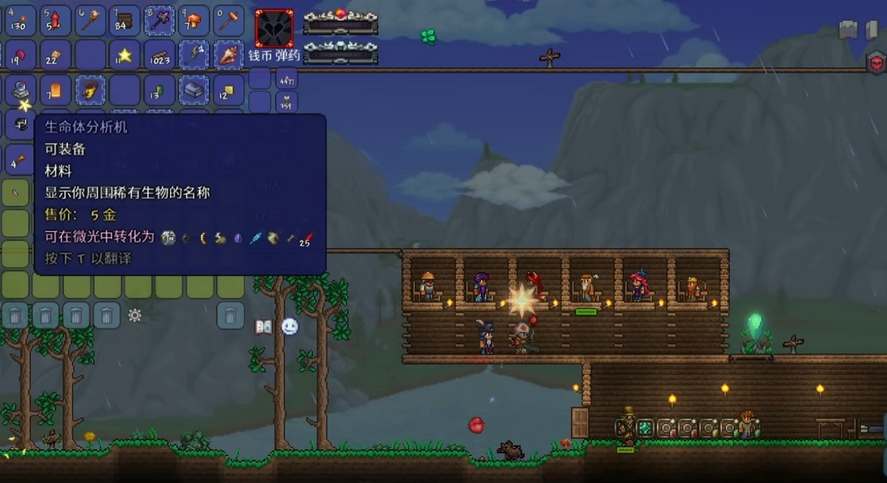Image resolution: width=887 pixels, height=483 pixels.
Task: Choose the orange torch-like drill slot
Action: (x=229, y=55)
